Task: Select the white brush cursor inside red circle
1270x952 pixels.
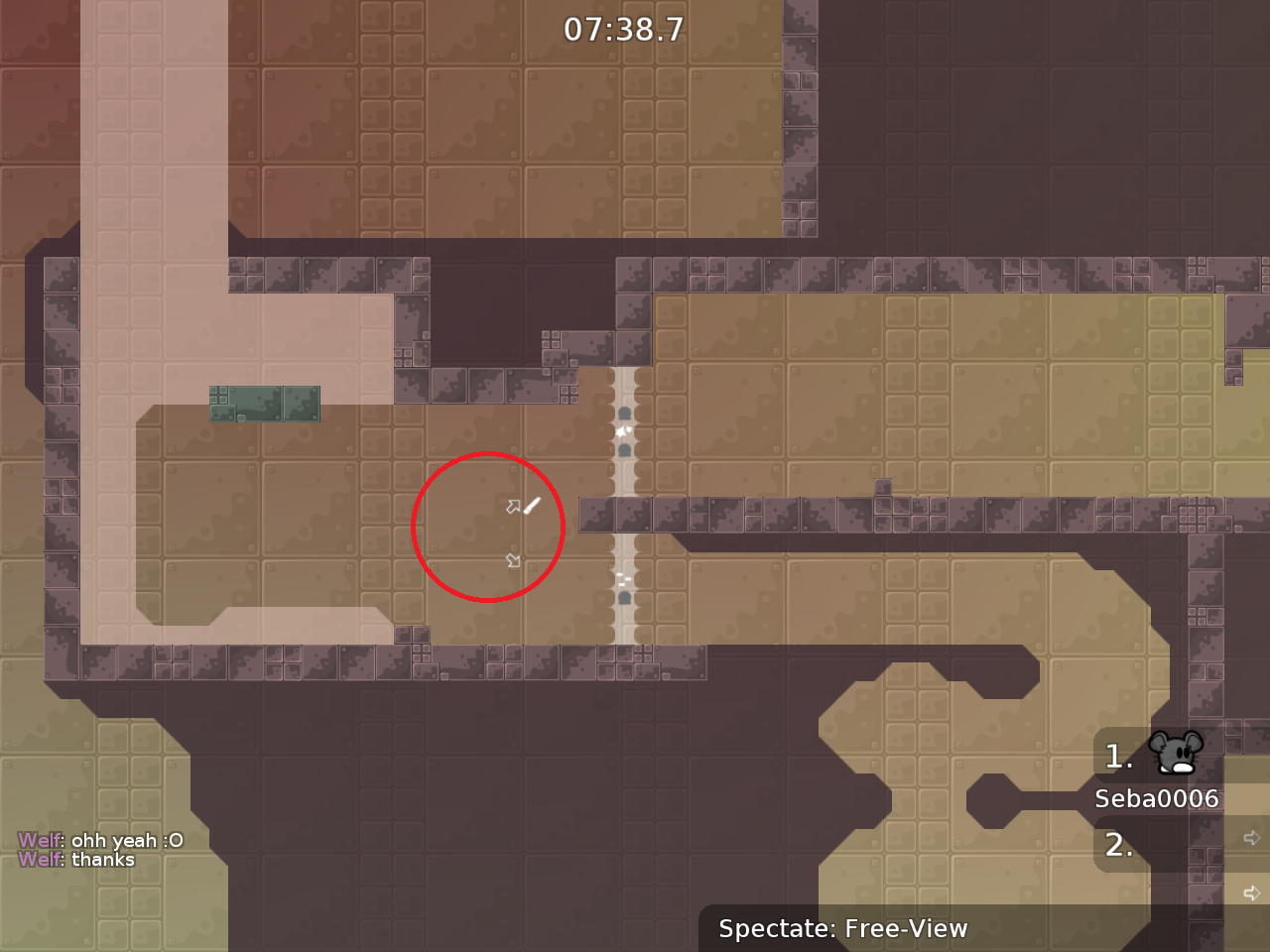Action: 530,506
